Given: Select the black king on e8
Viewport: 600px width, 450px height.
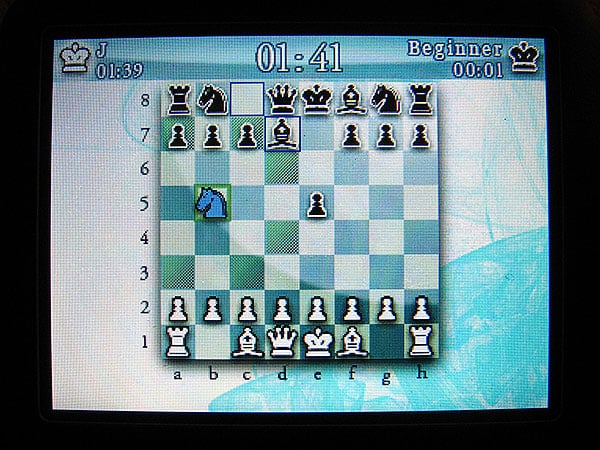Looking at the screenshot, I should click(x=317, y=99).
